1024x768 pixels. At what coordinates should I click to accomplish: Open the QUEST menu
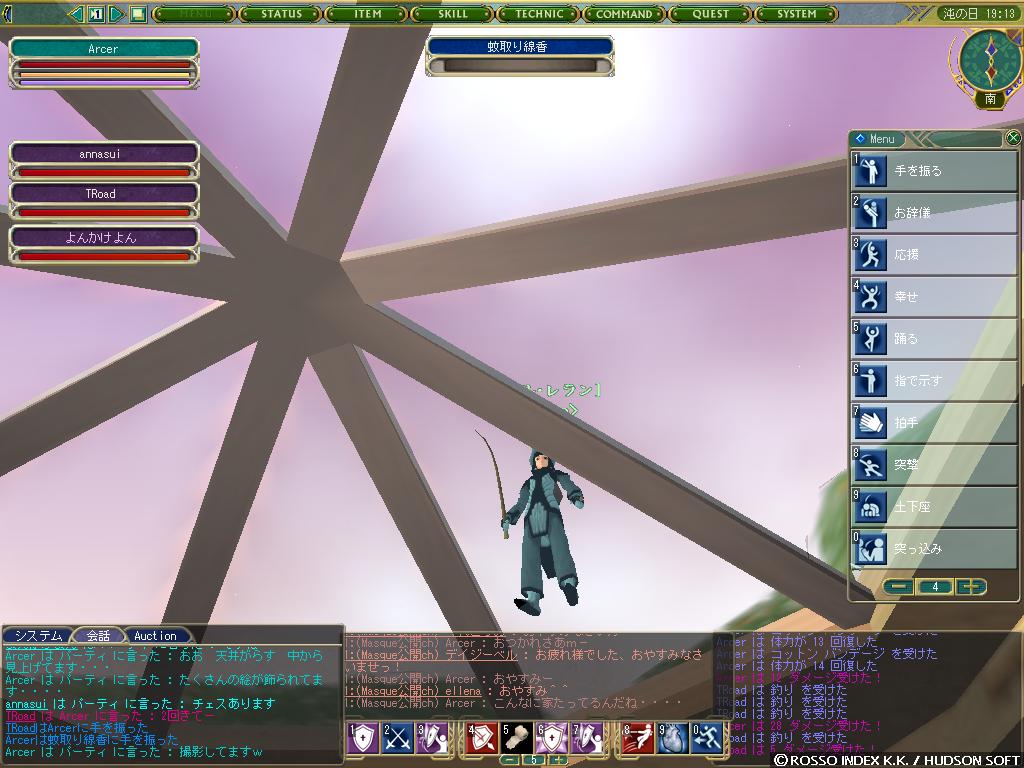pos(711,14)
